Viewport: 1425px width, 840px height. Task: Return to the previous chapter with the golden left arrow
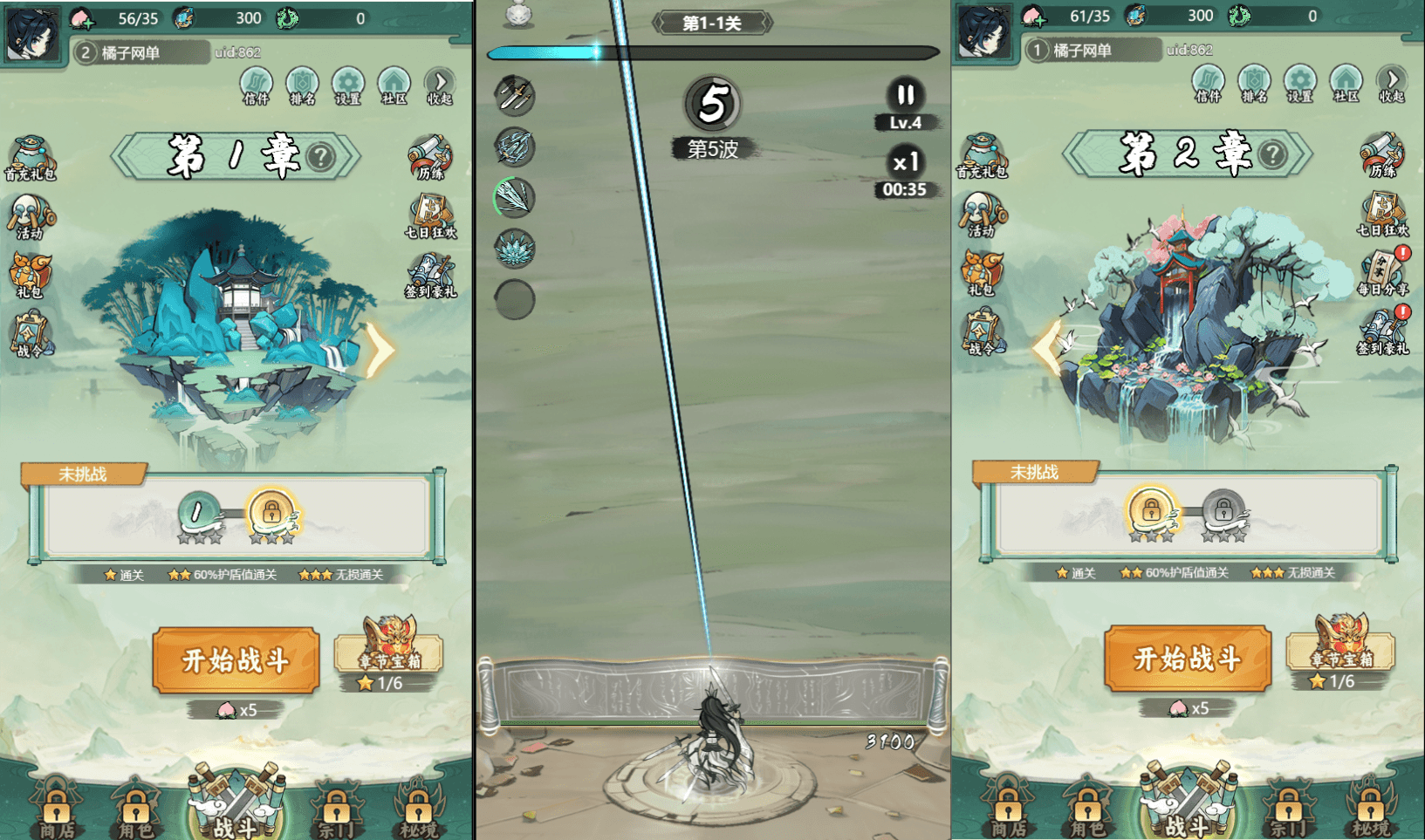pos(1047,346)
